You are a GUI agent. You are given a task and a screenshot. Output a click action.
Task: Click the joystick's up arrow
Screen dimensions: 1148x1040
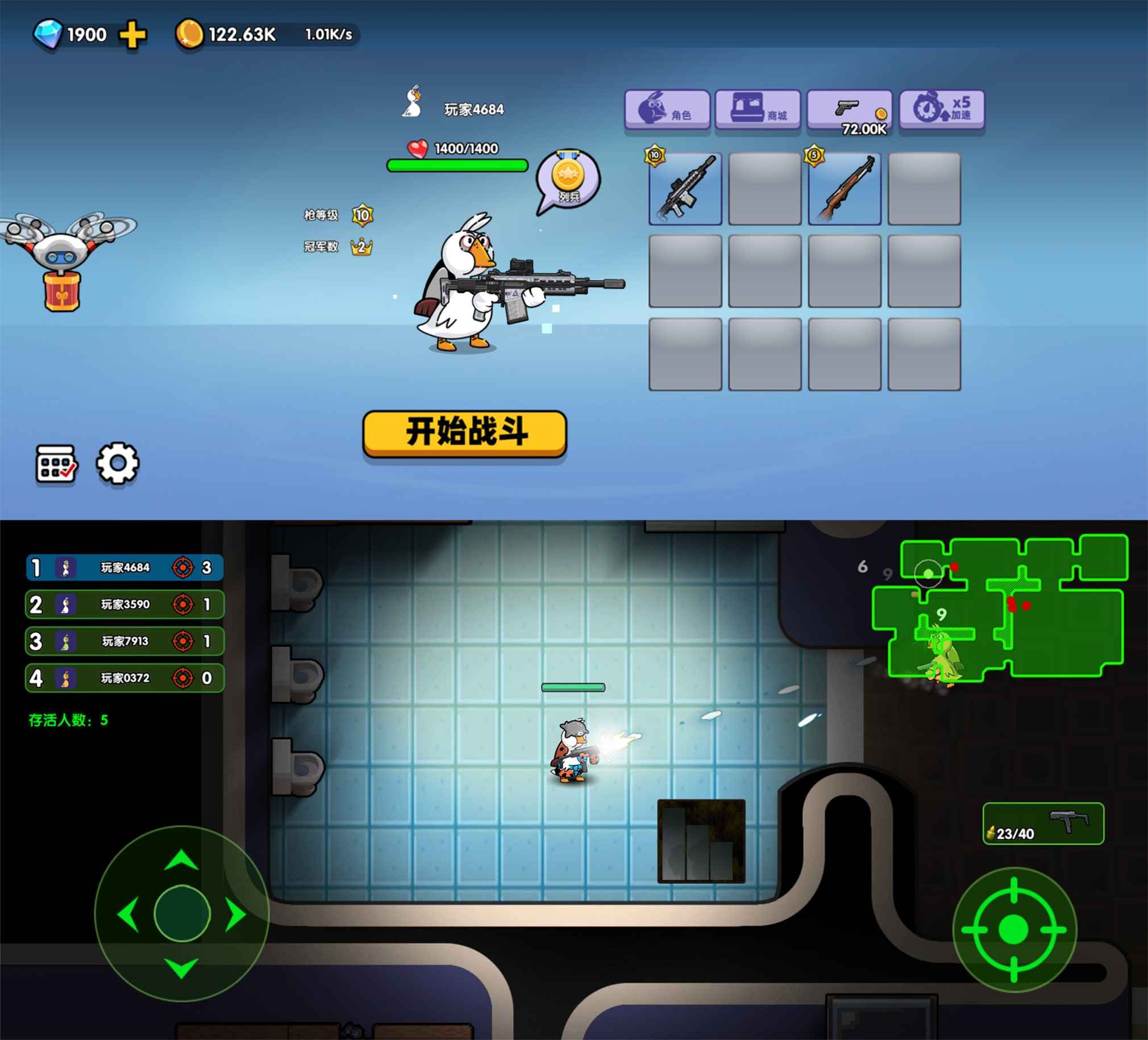click(x=181, y=860)
